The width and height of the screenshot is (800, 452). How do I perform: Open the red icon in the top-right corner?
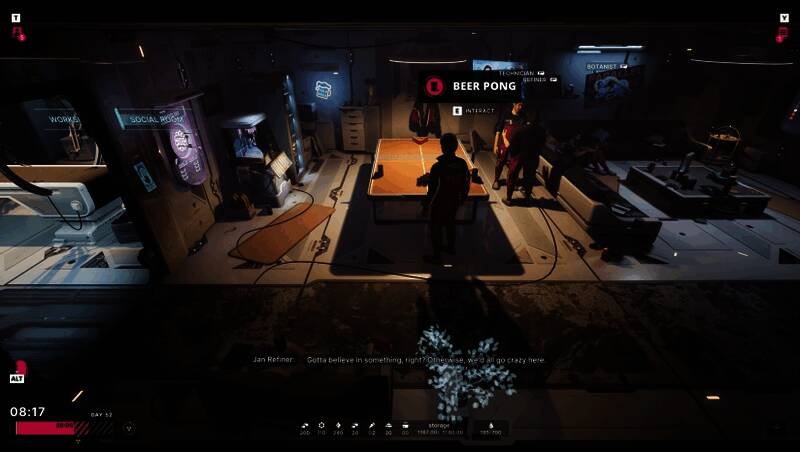point(782,33)
